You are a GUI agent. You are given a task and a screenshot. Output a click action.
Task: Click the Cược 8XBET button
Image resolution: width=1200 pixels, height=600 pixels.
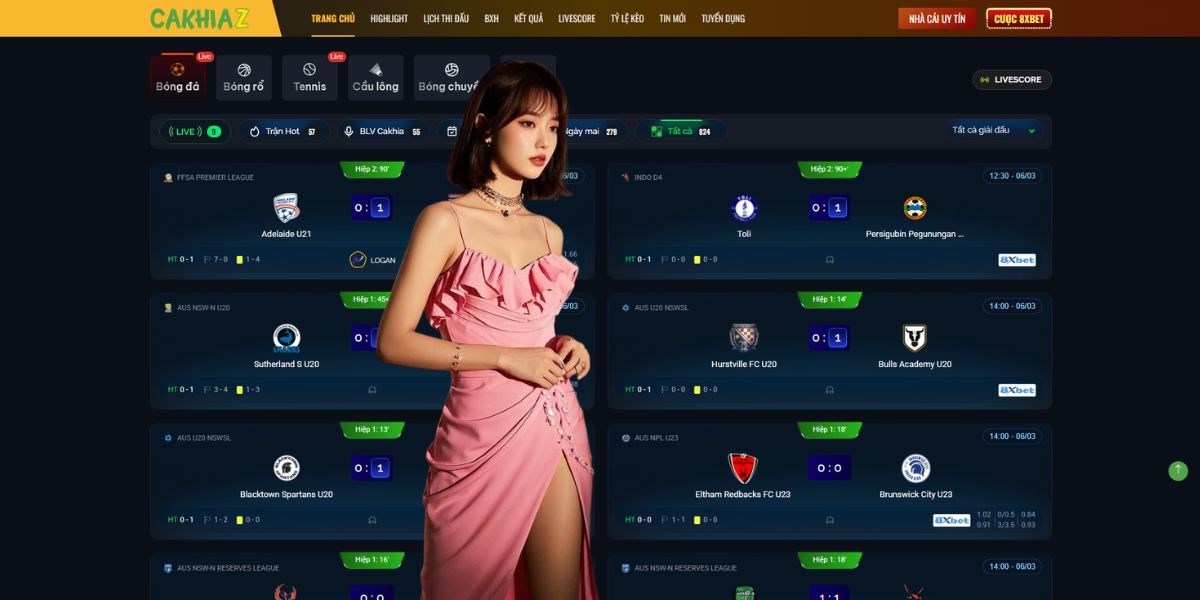[1018, 18]
